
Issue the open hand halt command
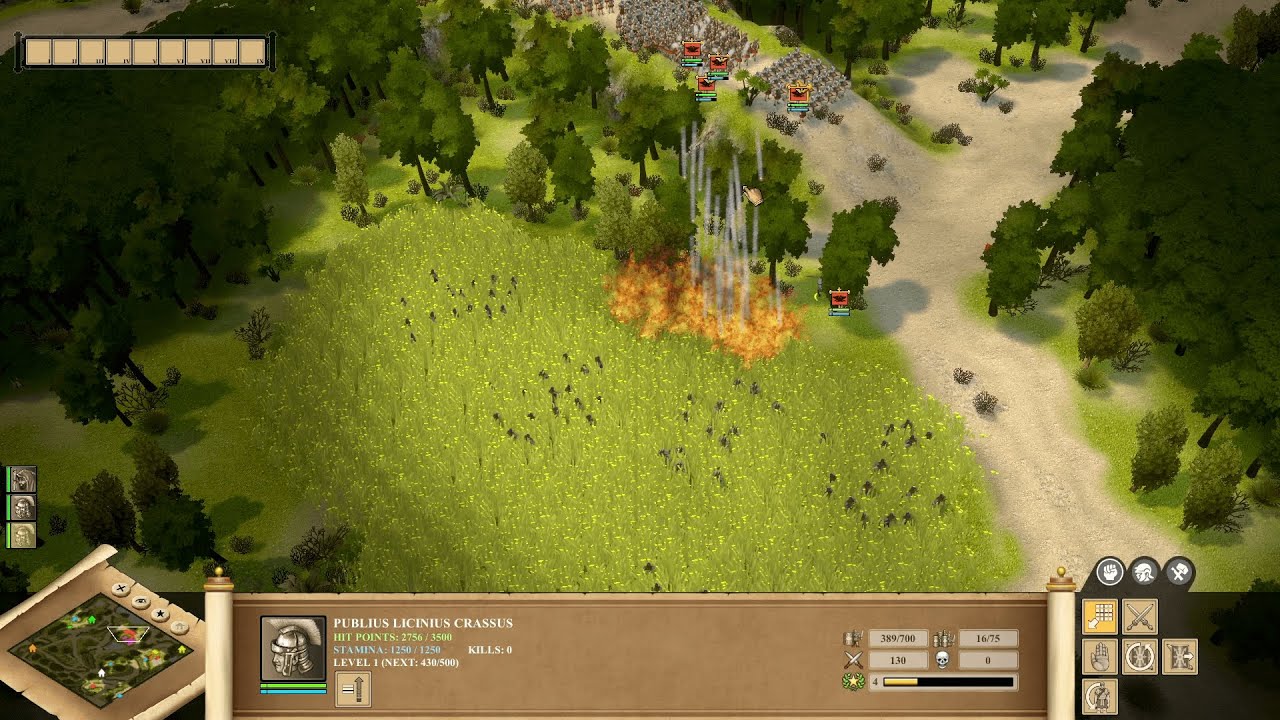(1100, 657)
